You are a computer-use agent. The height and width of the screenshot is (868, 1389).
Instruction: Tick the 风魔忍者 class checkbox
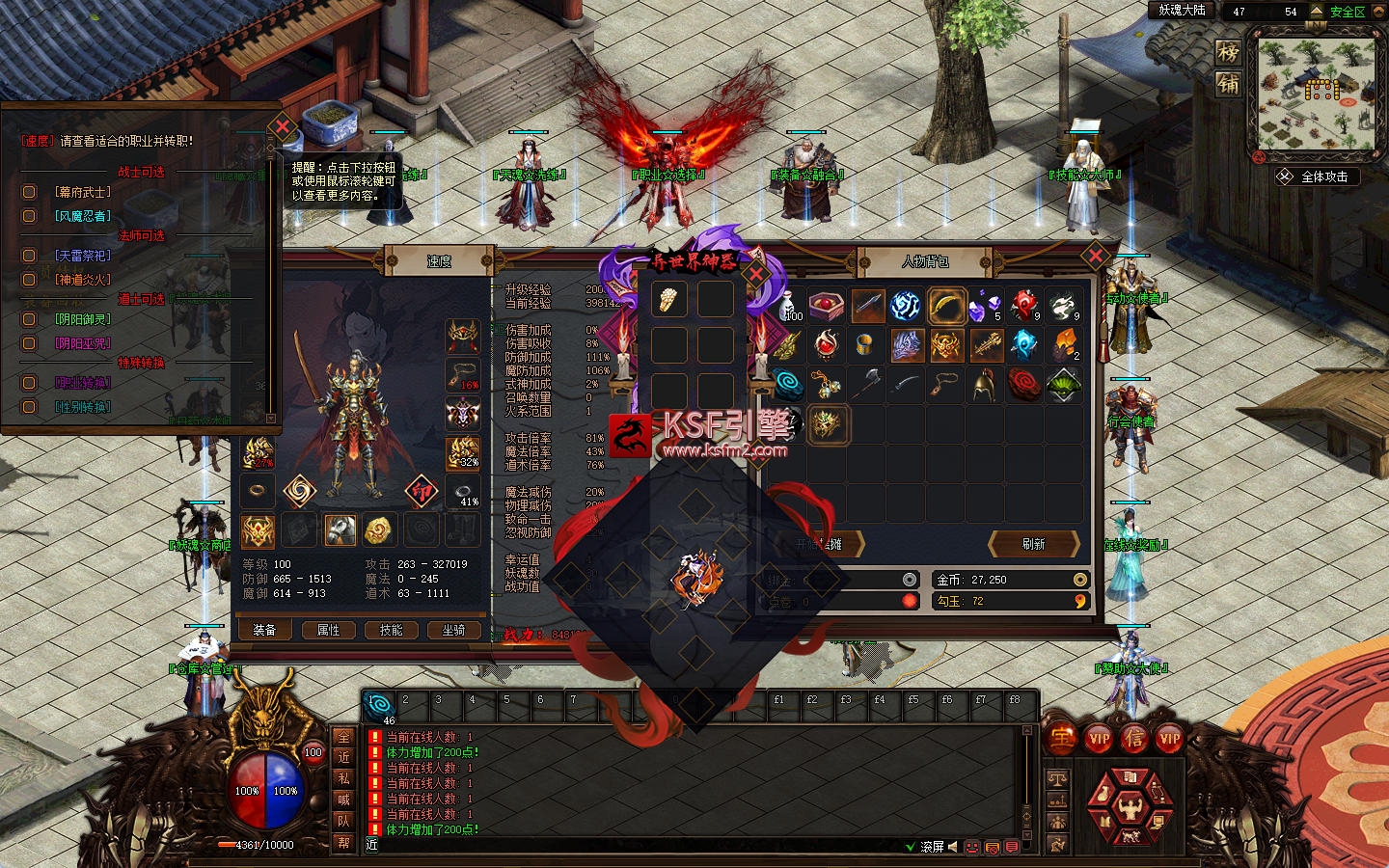(29, 216)
